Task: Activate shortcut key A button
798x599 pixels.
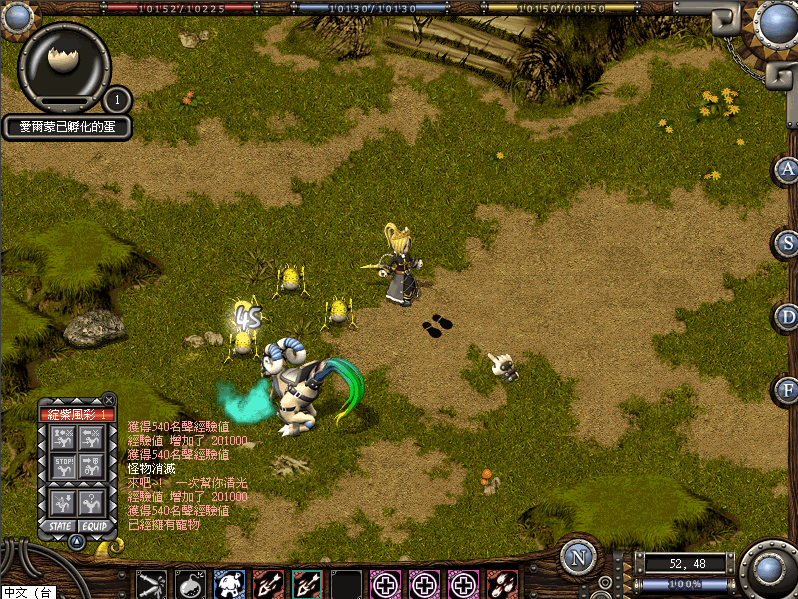Action: [787, 169]
